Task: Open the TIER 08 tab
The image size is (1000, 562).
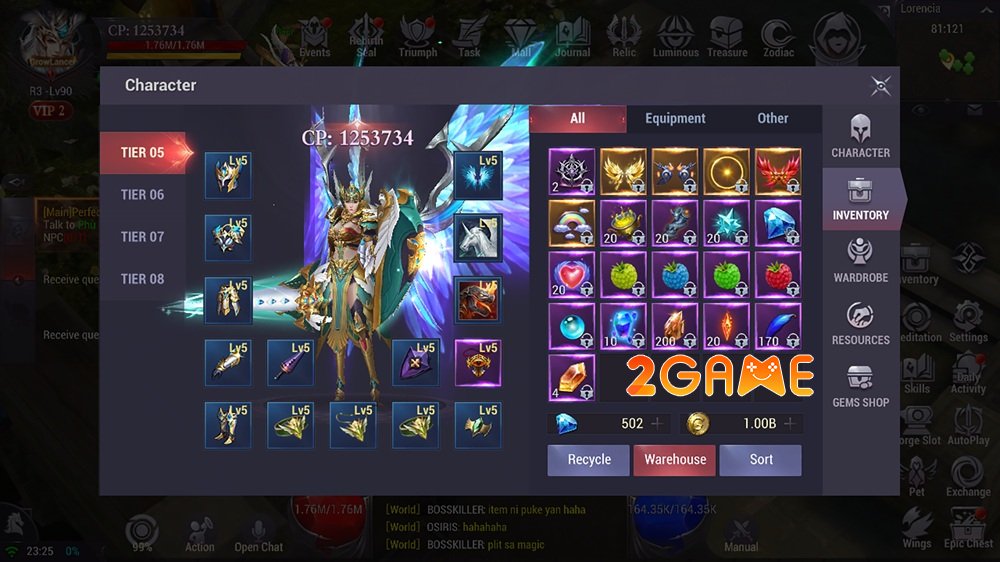Action: 142,279
